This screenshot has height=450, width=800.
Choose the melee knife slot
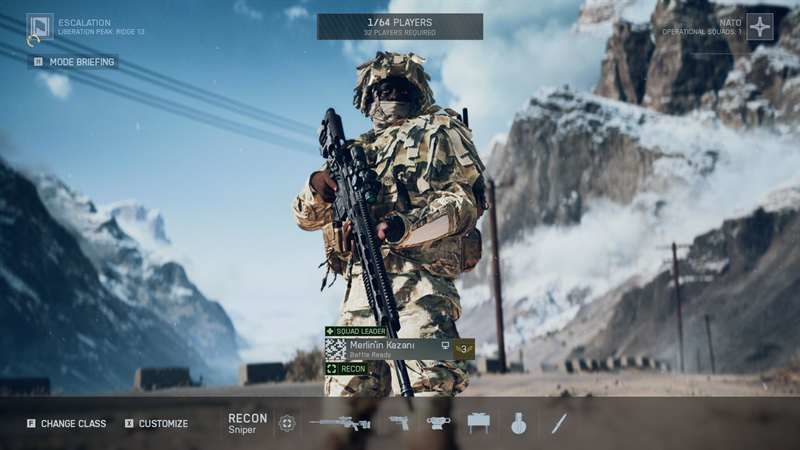pos(559,423)
